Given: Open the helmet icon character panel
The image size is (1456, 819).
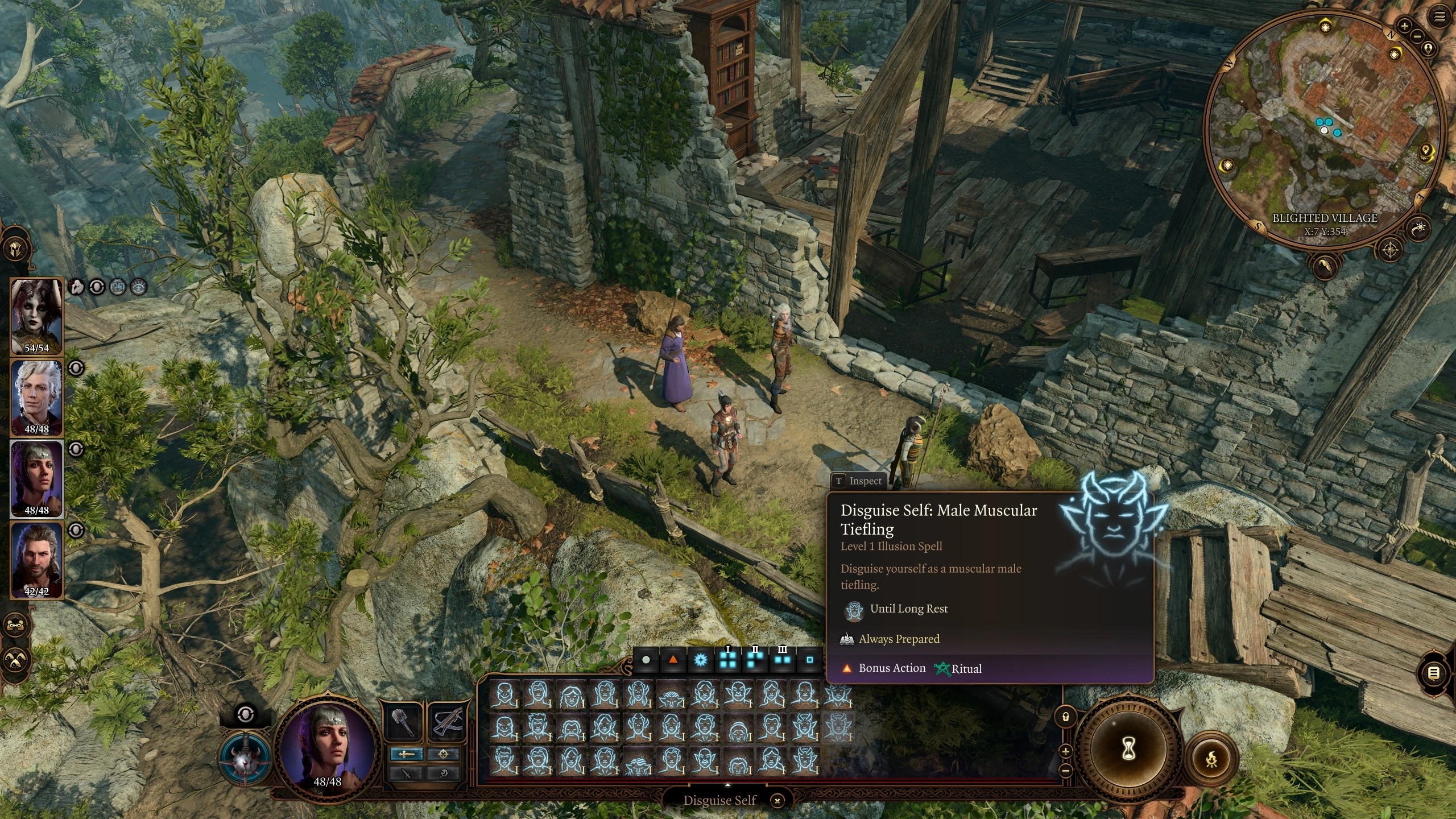Looking at the screenshot, I should (15, 249).
